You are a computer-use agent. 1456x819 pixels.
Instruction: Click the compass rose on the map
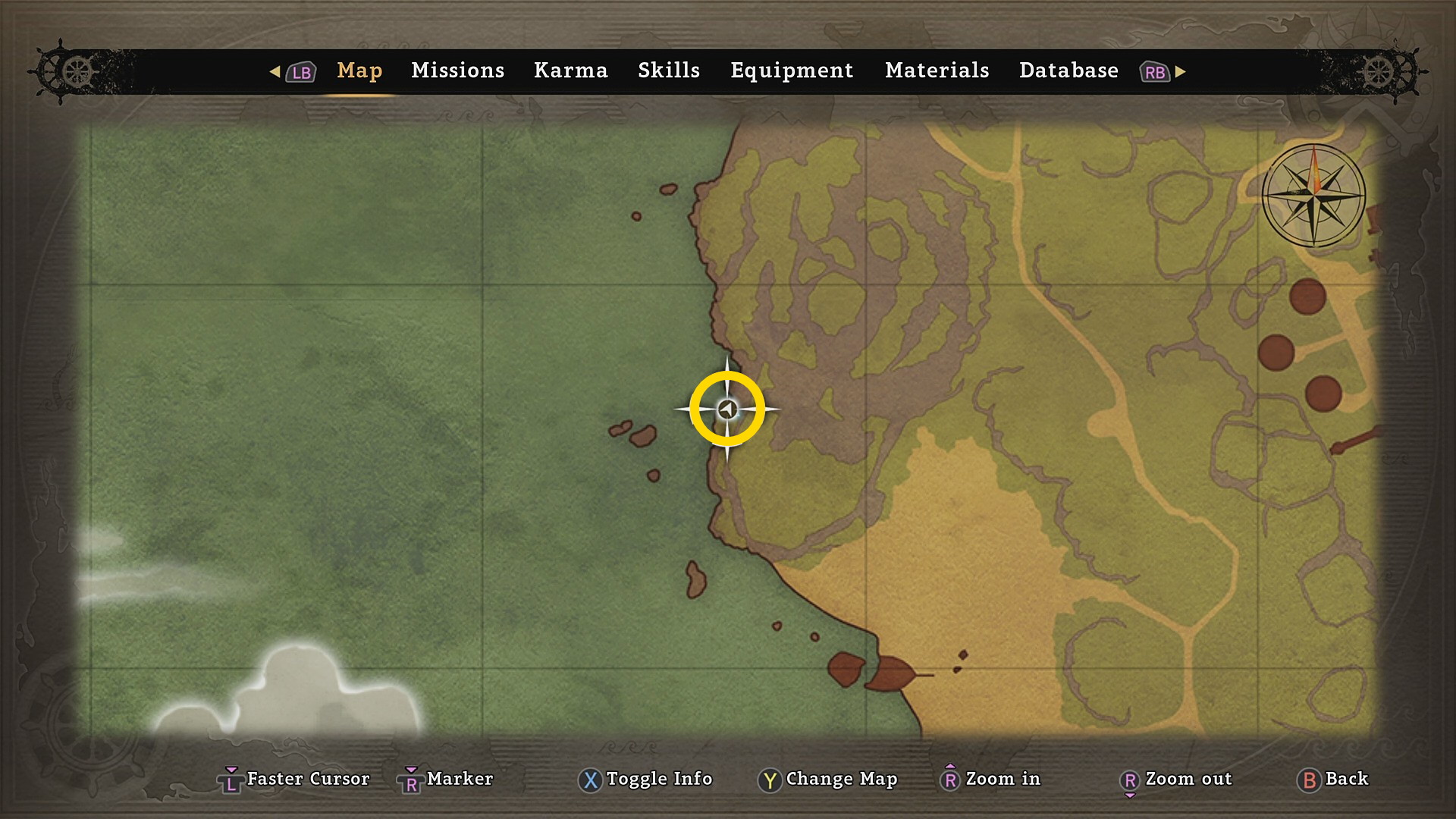tap(1313, 196)
